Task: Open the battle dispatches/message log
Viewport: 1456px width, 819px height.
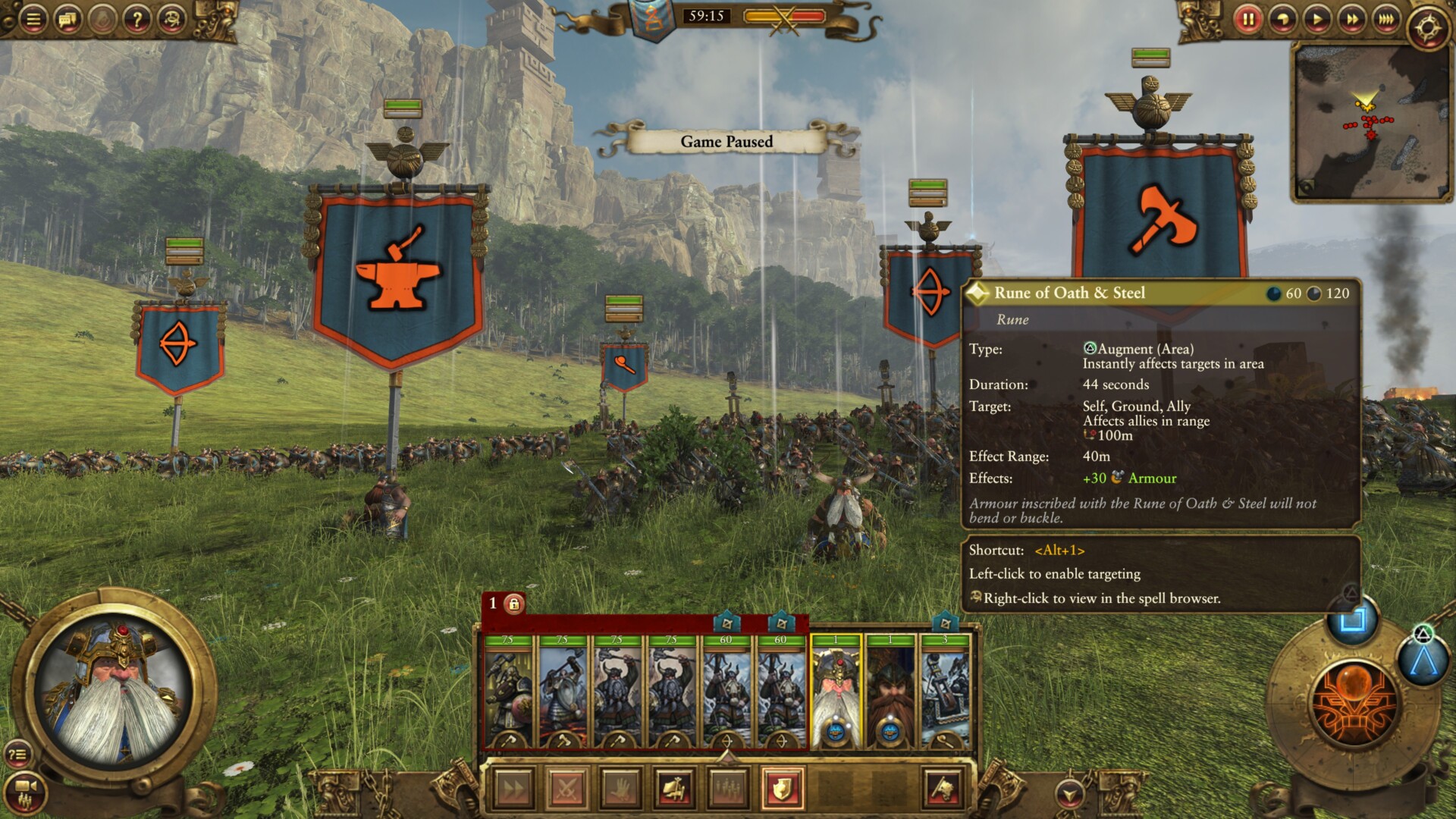Action: pos(67,18)
